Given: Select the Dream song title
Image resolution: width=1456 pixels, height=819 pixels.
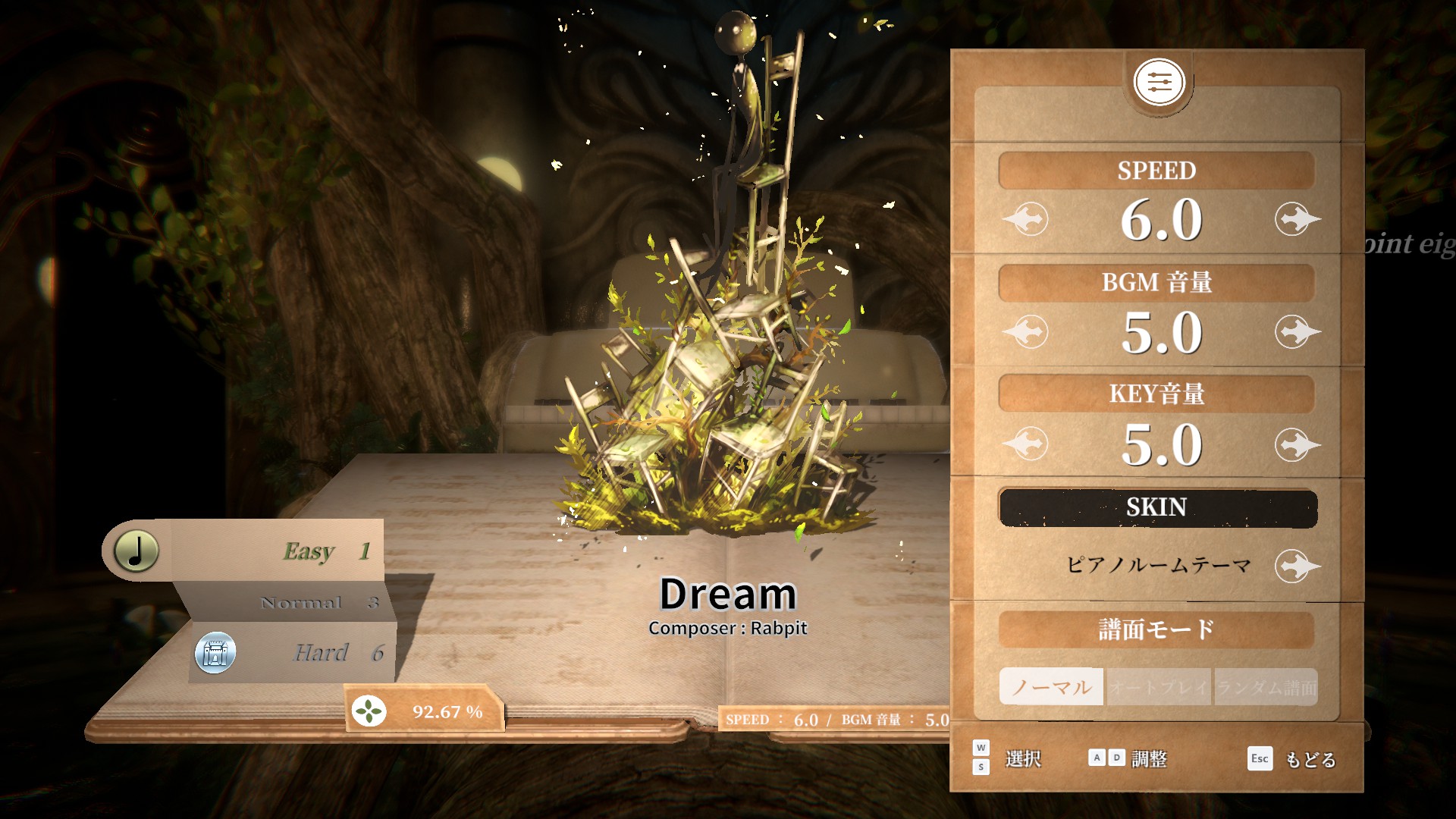Looking at the screenshot, I should click(x=727, y=594).
